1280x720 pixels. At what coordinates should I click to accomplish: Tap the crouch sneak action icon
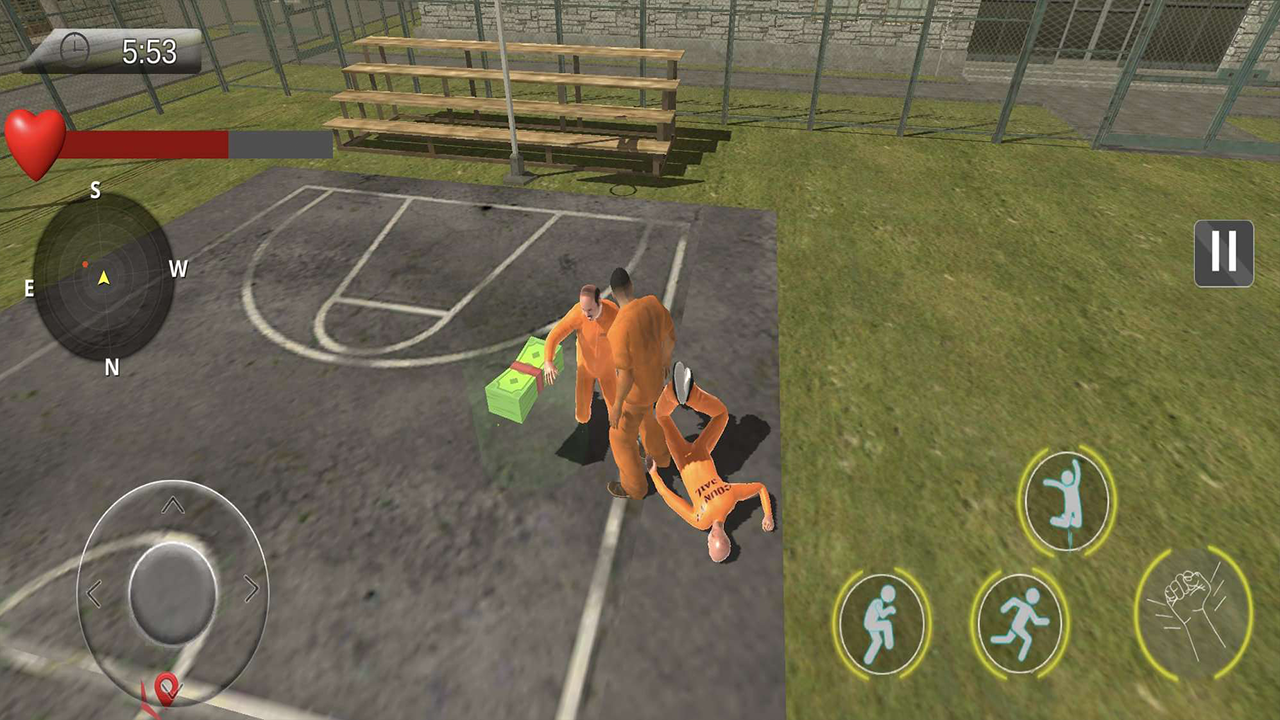[x=881, y=622]
